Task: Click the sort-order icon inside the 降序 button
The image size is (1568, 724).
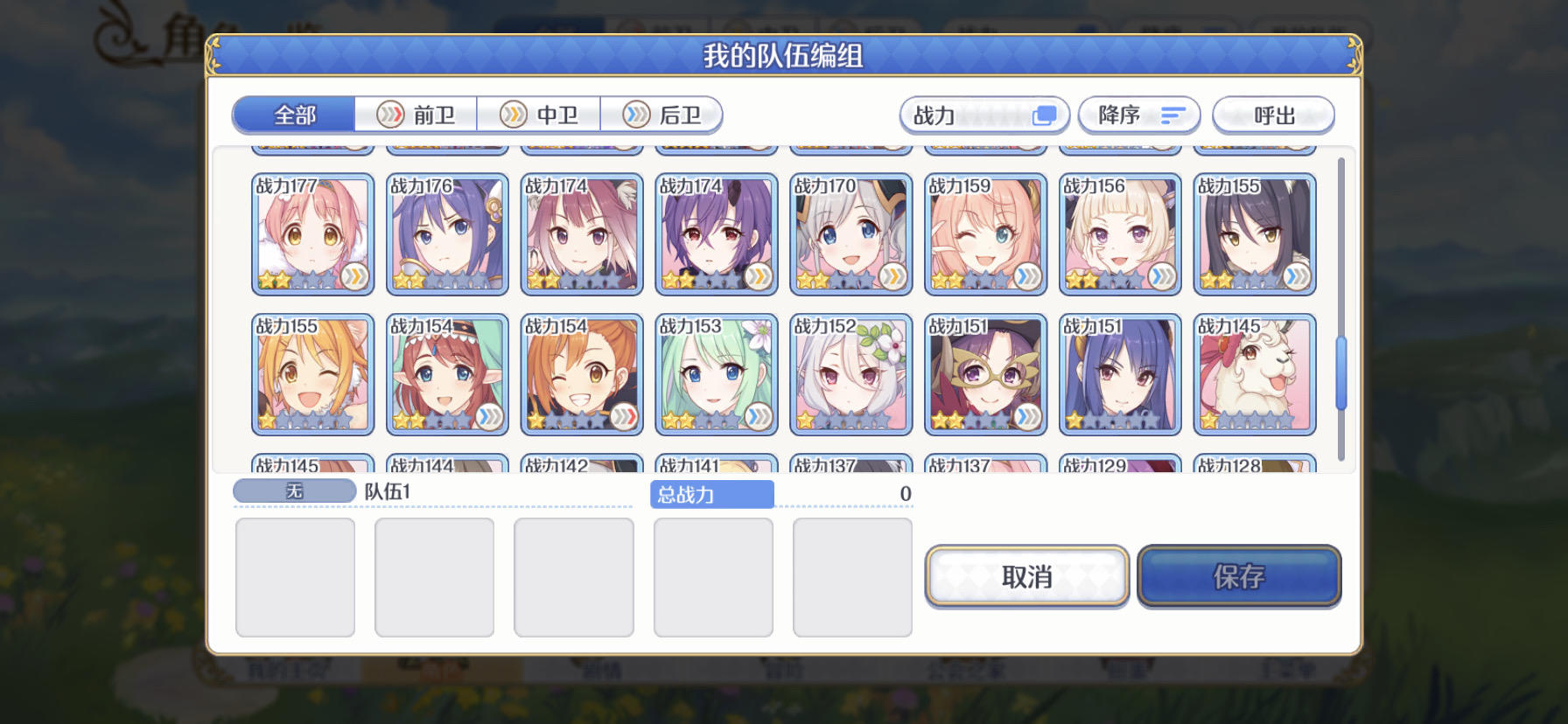Action: coord(1172,115)
